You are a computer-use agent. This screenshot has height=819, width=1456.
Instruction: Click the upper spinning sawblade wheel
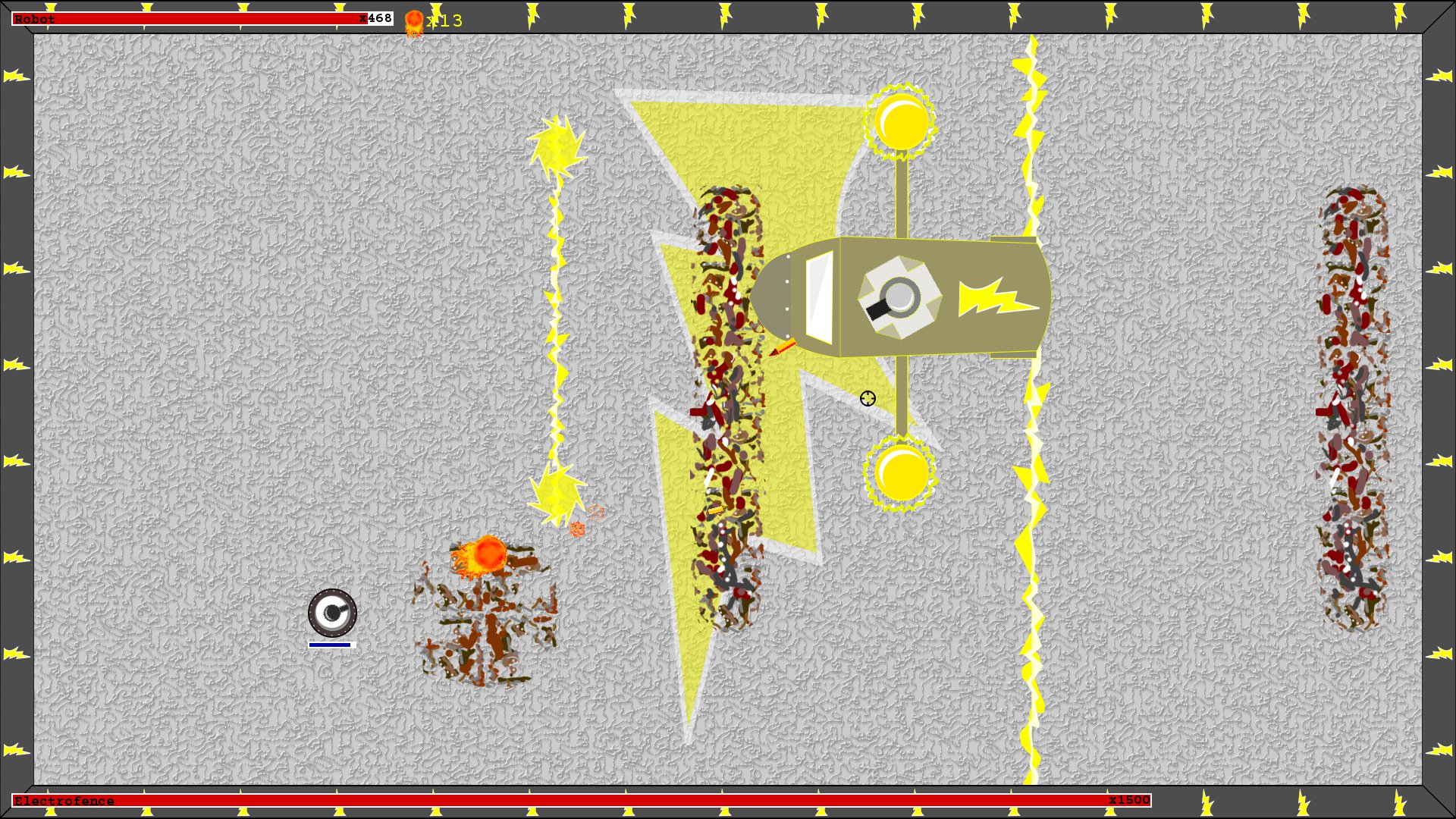pos(902,121)
